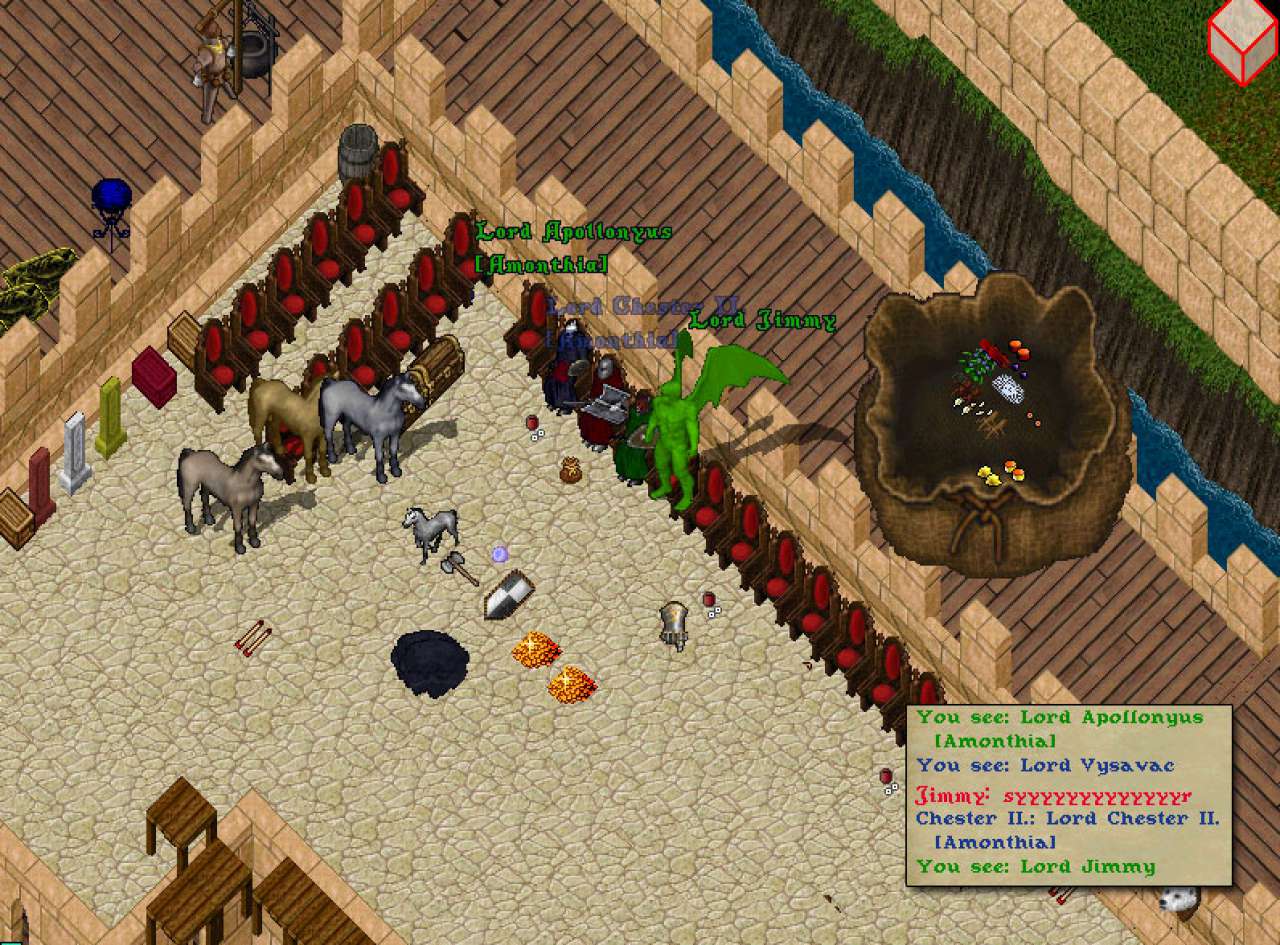
Task: Select the white spider silk in the backpack
Action: (x=1008, y=389)
